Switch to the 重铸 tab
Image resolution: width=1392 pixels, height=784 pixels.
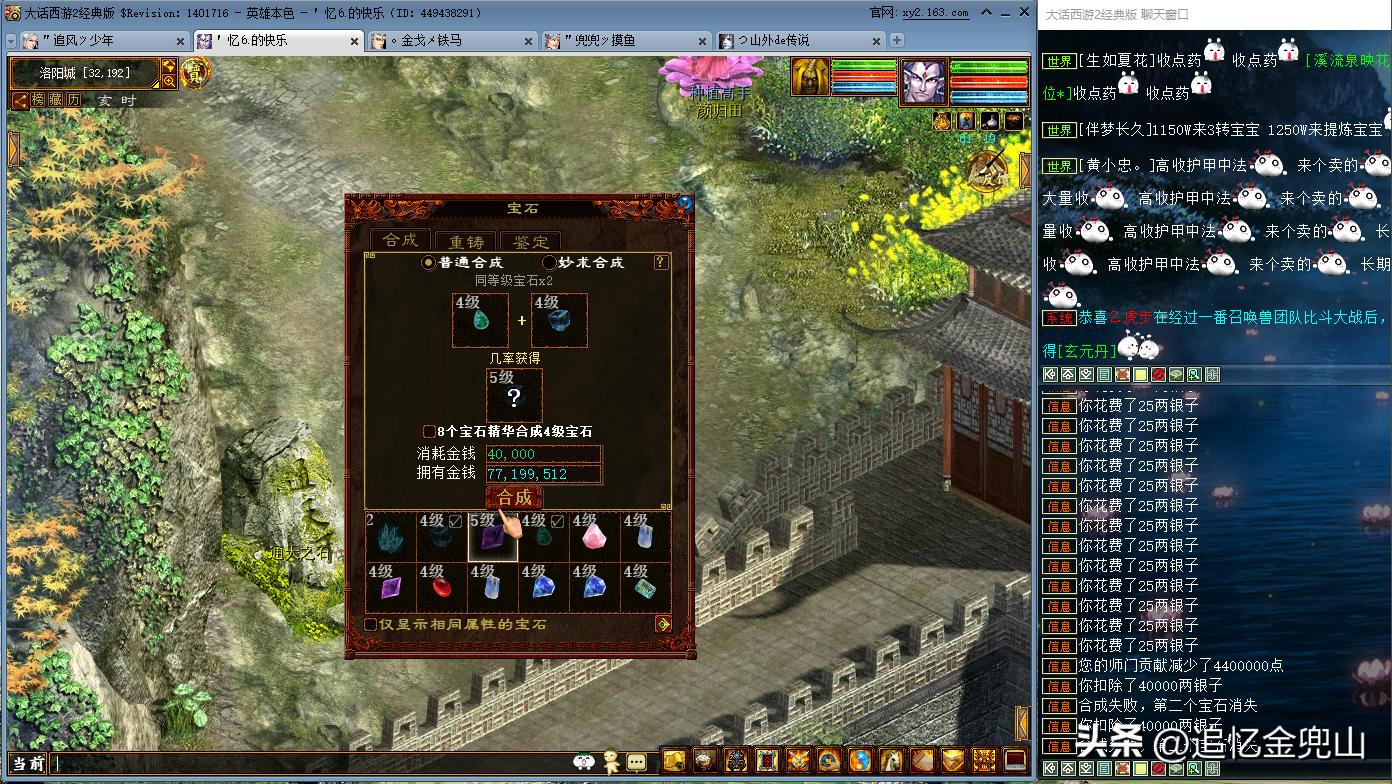[x=465, y=240]
